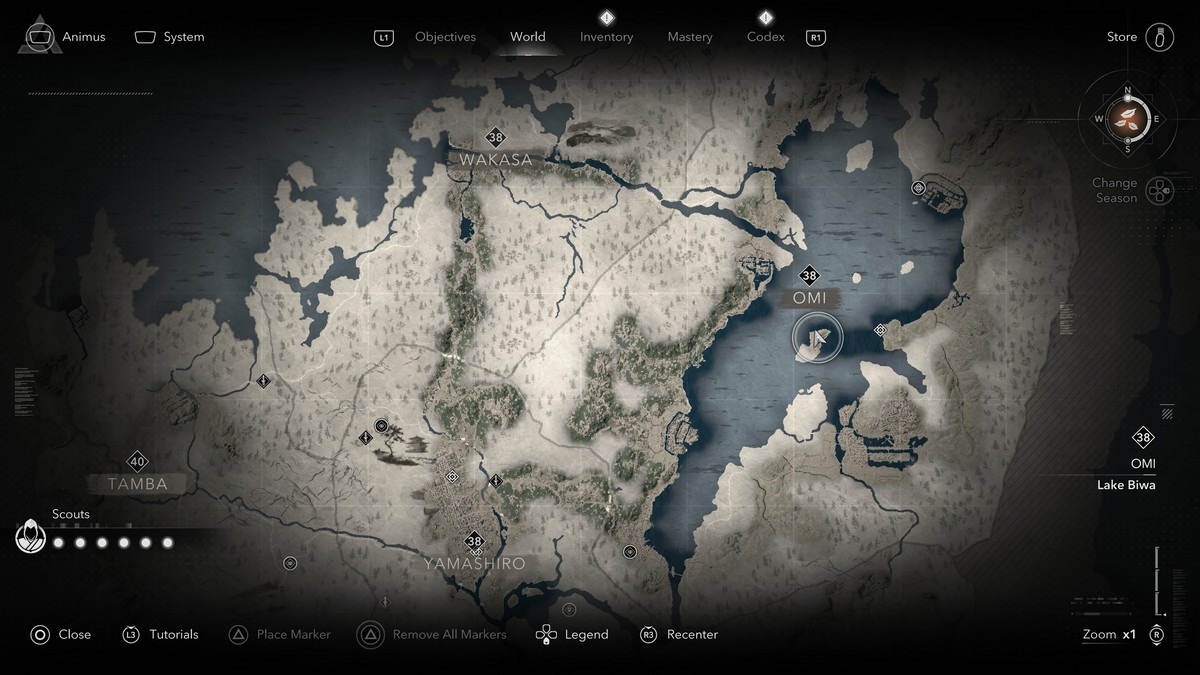The height and width of the screenshot is (675, 1200).
Task: Open the Inventory tab
Action: [606, 37]
